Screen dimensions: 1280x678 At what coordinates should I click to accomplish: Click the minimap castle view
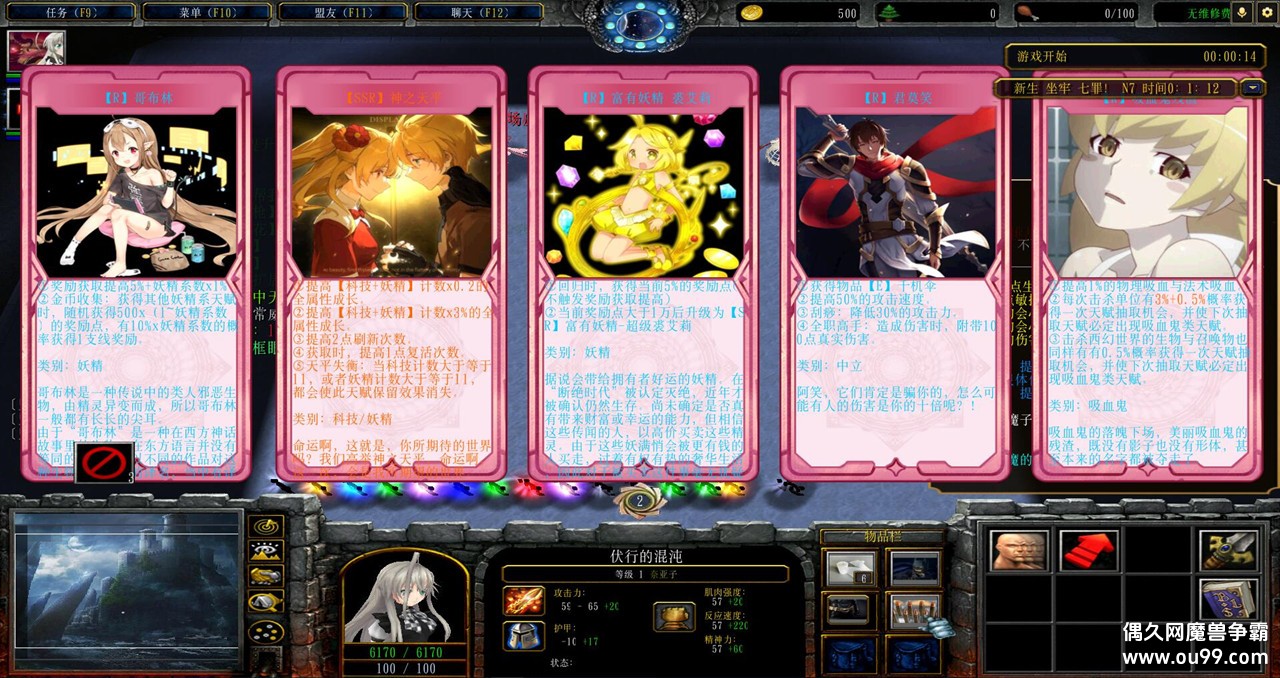pyautogui.click(x=127, y=591)
